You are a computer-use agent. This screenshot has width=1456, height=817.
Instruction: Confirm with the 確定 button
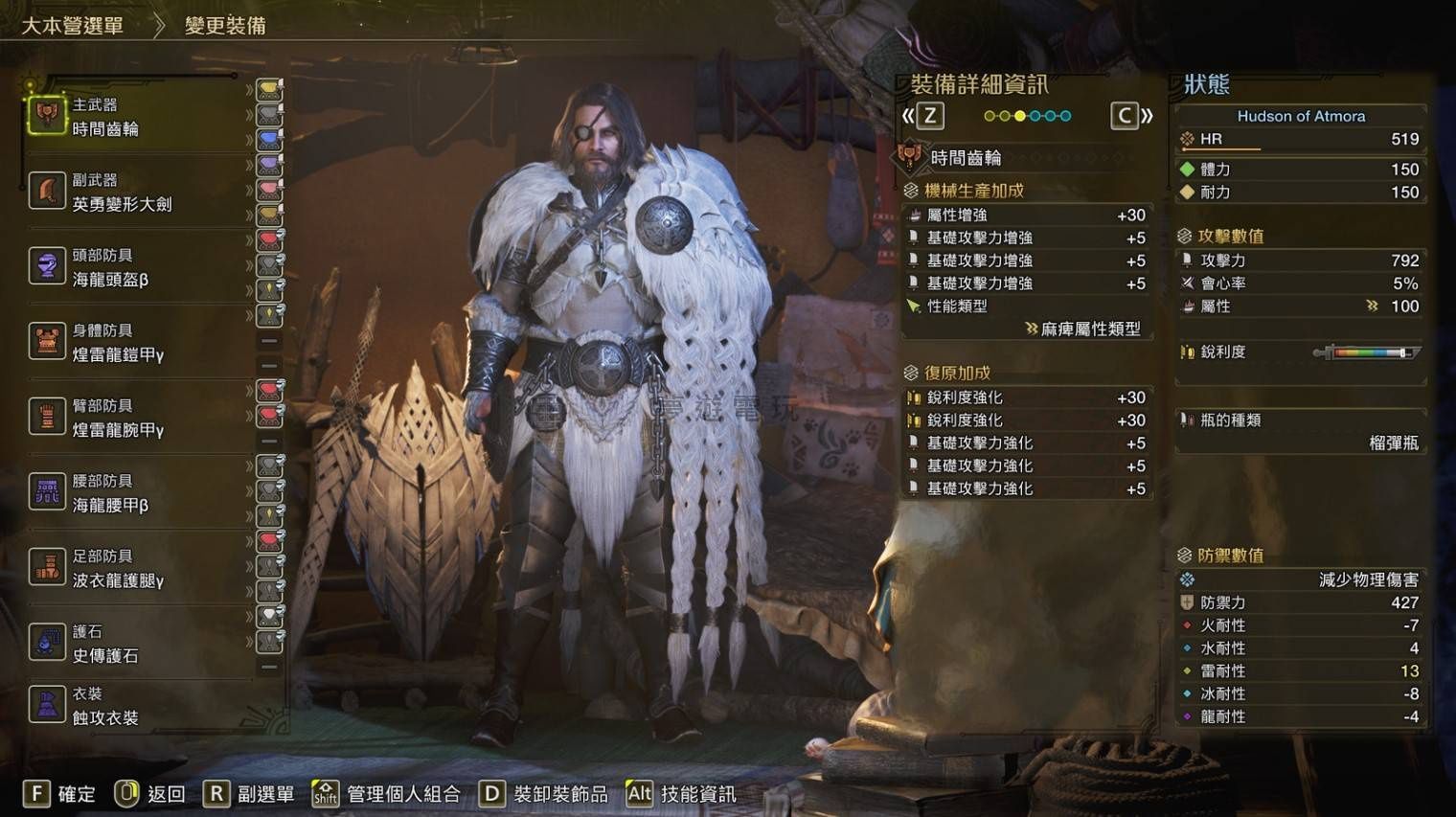(59, 794)
